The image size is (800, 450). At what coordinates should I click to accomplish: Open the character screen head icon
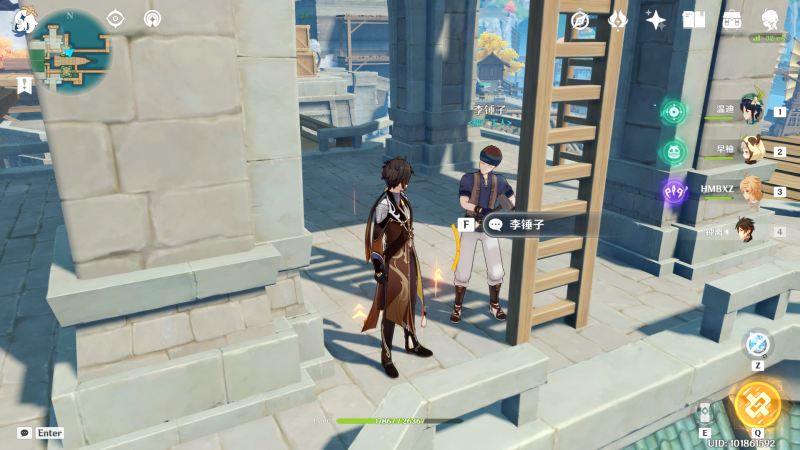tap(771, 20)
